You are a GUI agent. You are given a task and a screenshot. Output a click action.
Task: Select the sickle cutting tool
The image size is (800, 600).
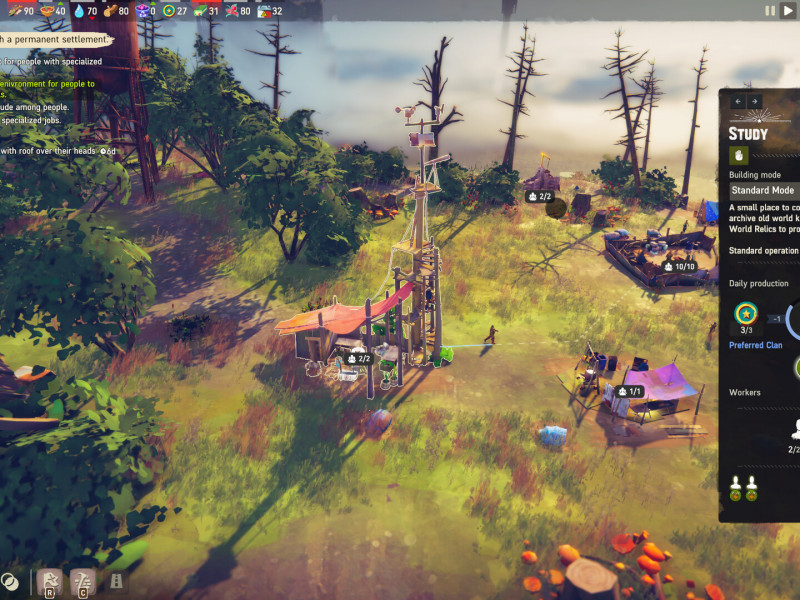(x=83, y=580)
